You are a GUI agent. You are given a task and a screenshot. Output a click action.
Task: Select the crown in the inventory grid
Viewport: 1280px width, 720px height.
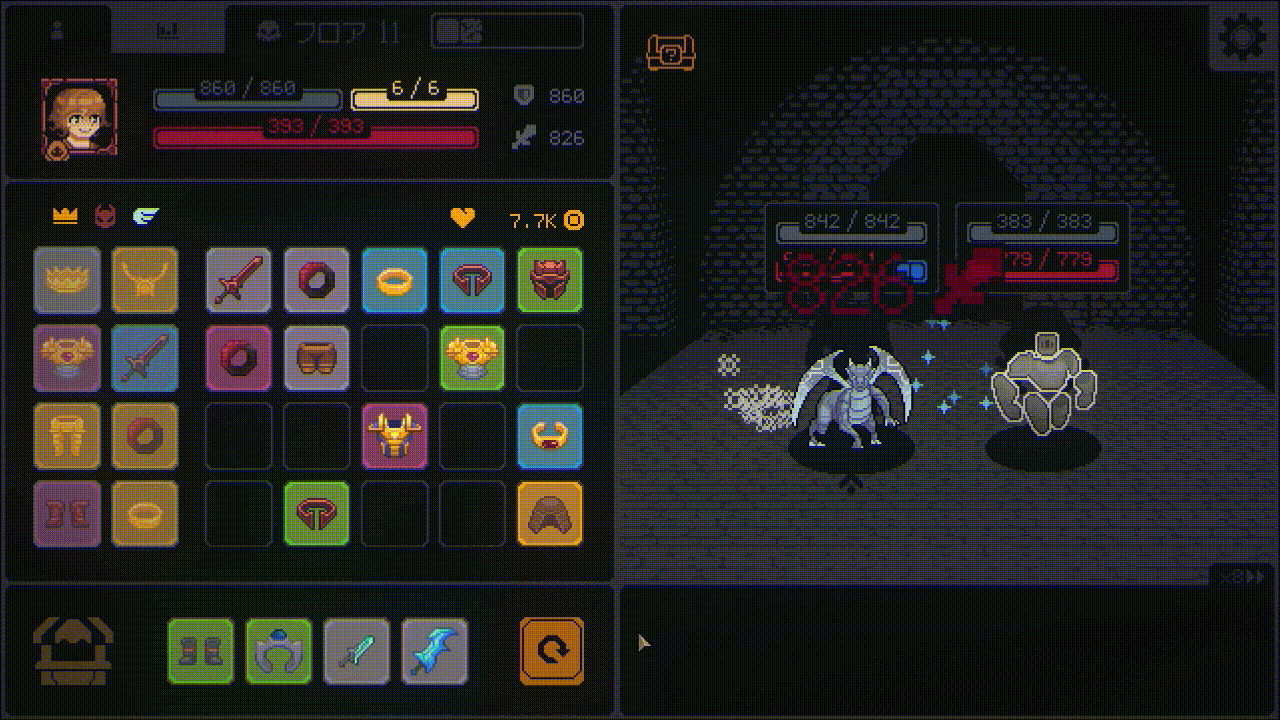[67, 280]
